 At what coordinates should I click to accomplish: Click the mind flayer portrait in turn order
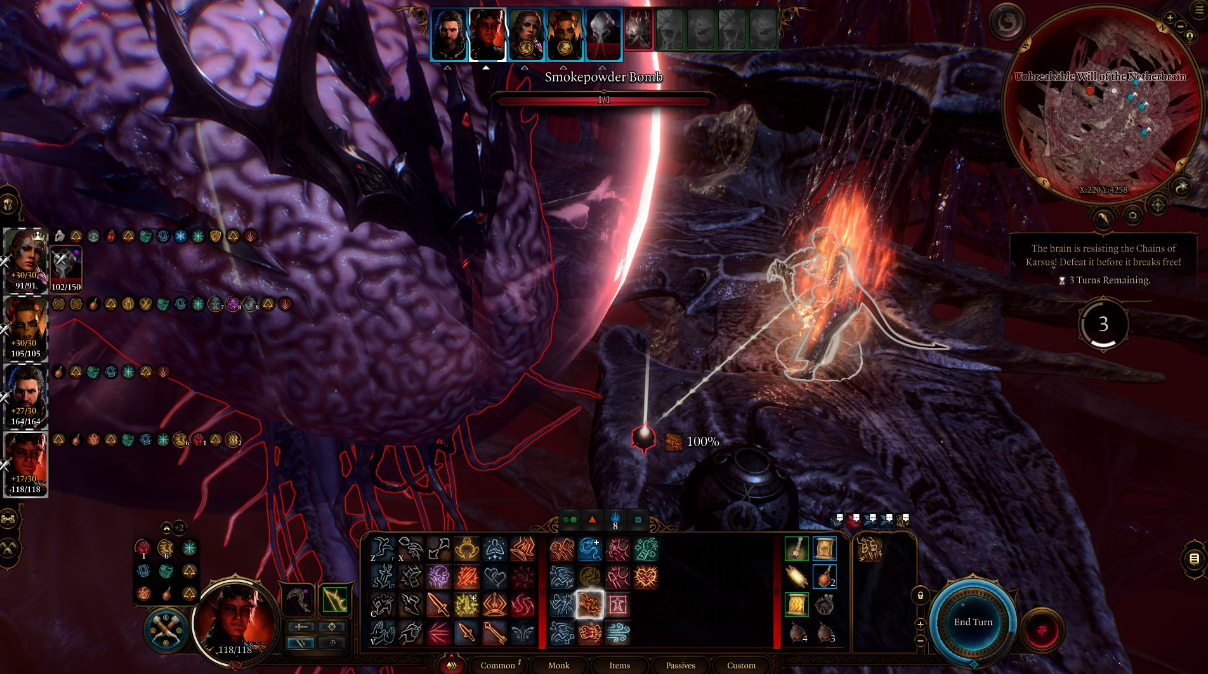tap(603, 34)
